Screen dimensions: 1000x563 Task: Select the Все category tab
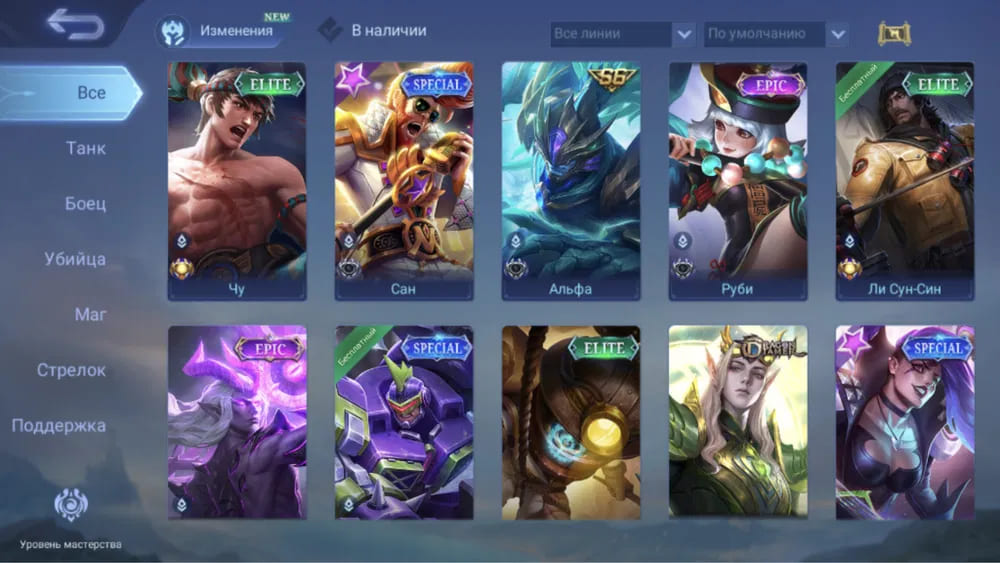click(90, 93)
